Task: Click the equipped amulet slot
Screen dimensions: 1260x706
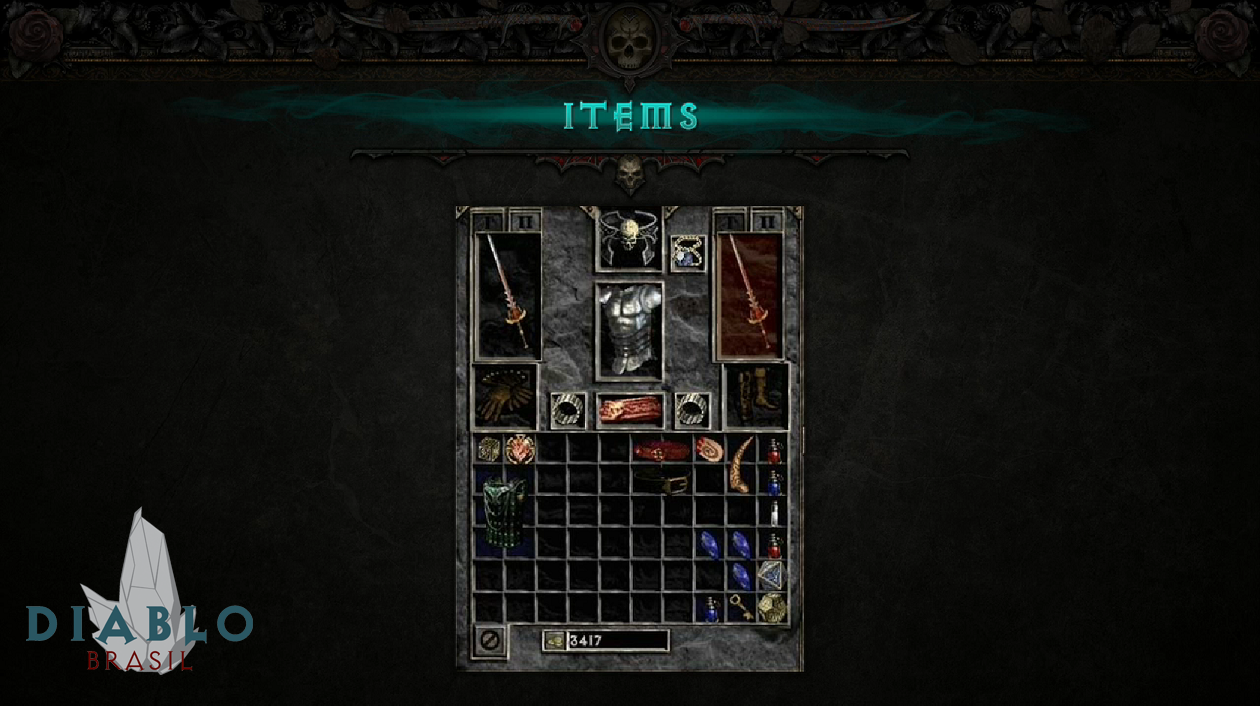Action: click(x=688, y=252)
